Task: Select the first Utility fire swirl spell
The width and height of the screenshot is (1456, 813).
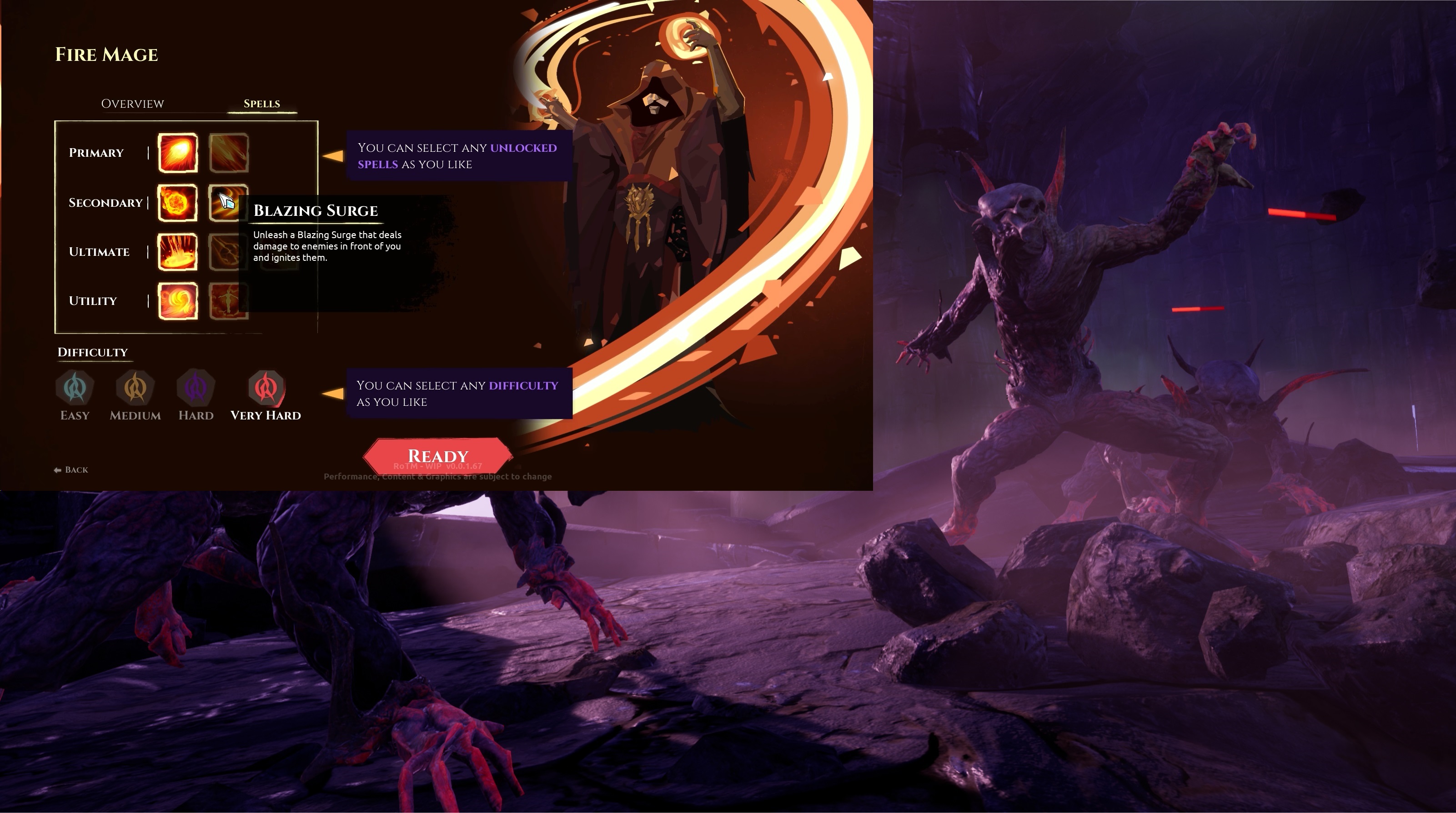Action: pos(177,301)
